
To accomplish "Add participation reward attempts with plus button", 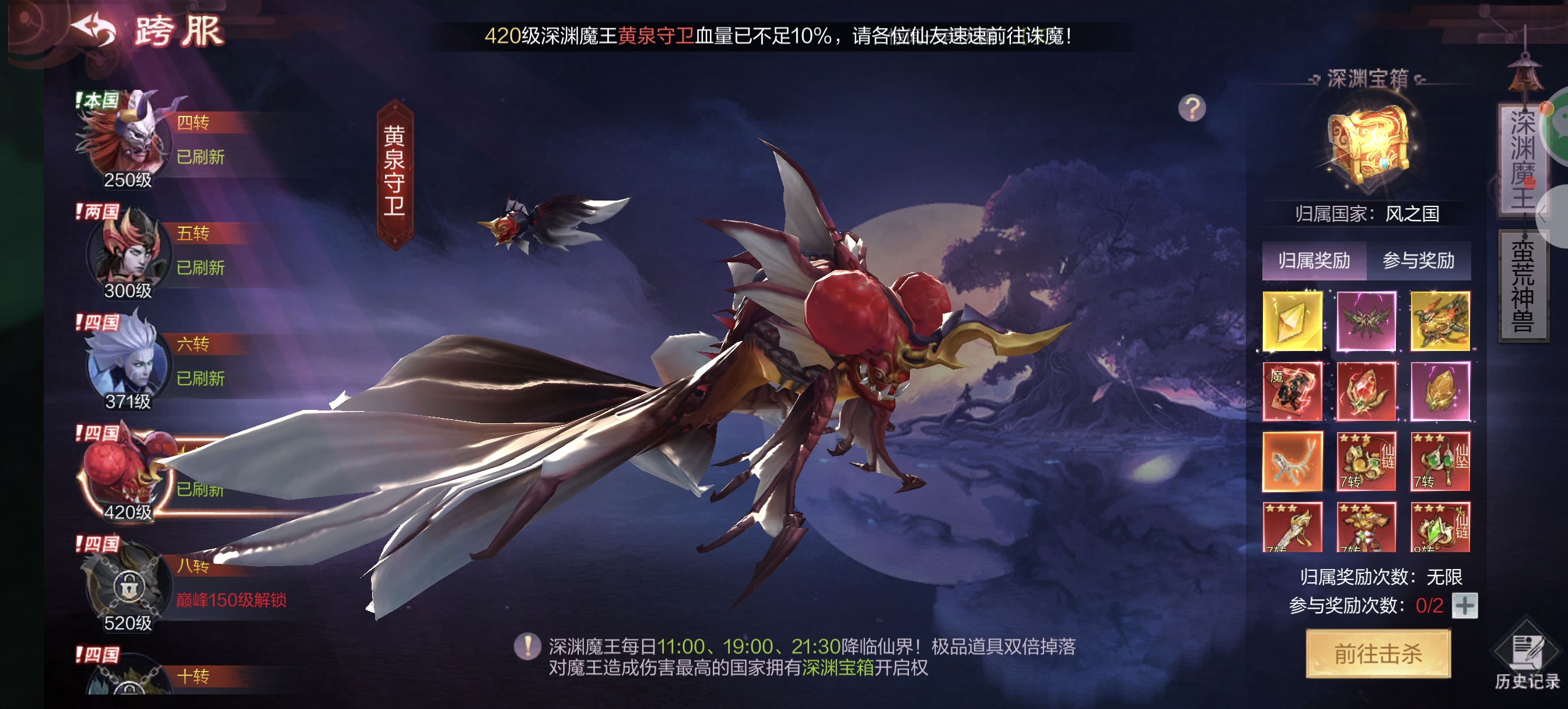I will pos(1465,606).
